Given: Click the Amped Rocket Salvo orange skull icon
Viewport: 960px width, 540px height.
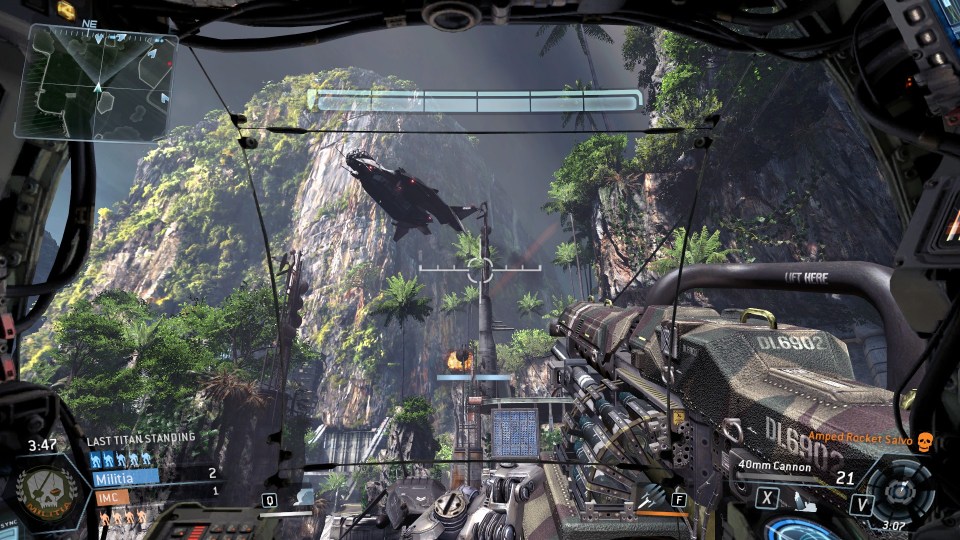Looking at the screenshot, I should point(924,441).
